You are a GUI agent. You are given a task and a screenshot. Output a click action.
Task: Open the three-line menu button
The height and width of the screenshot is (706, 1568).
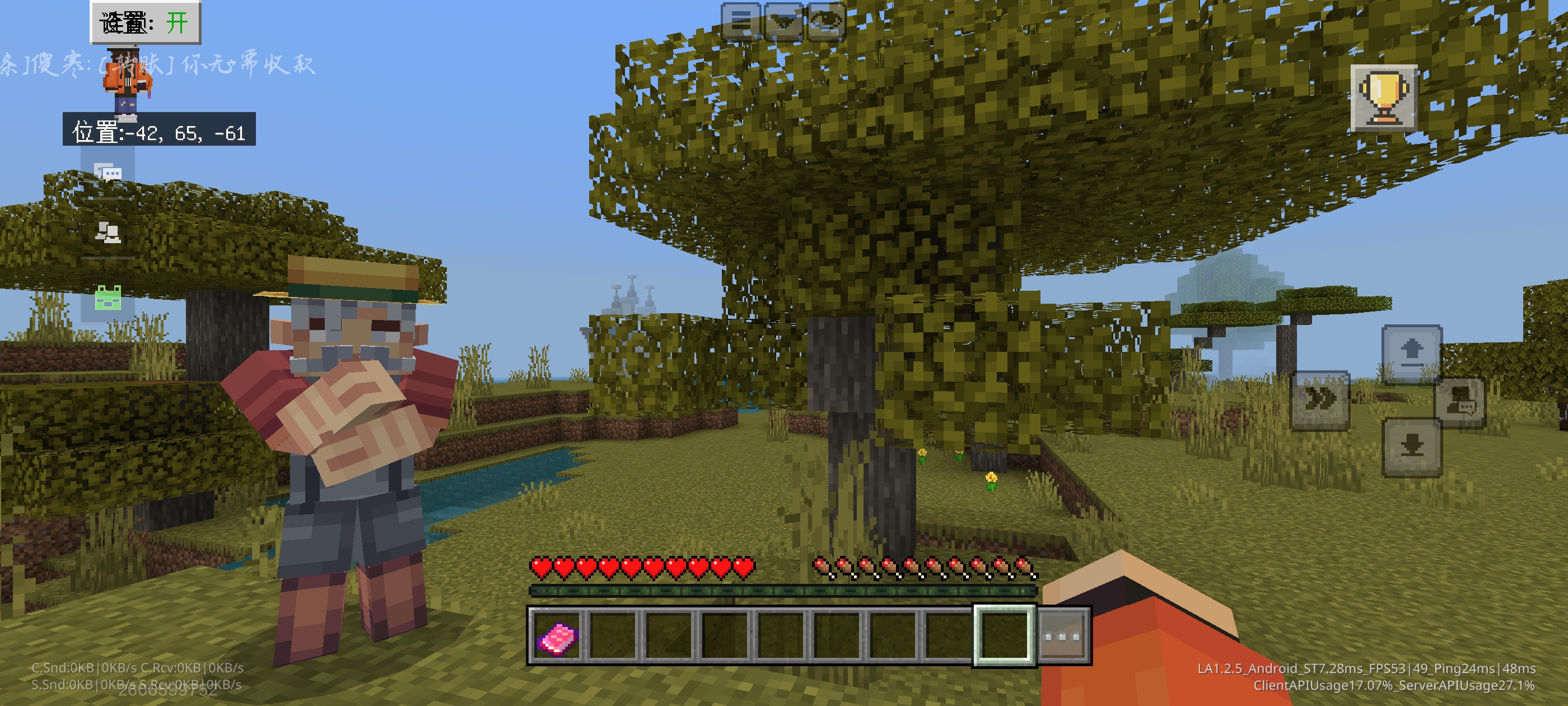tap(741, 22)
